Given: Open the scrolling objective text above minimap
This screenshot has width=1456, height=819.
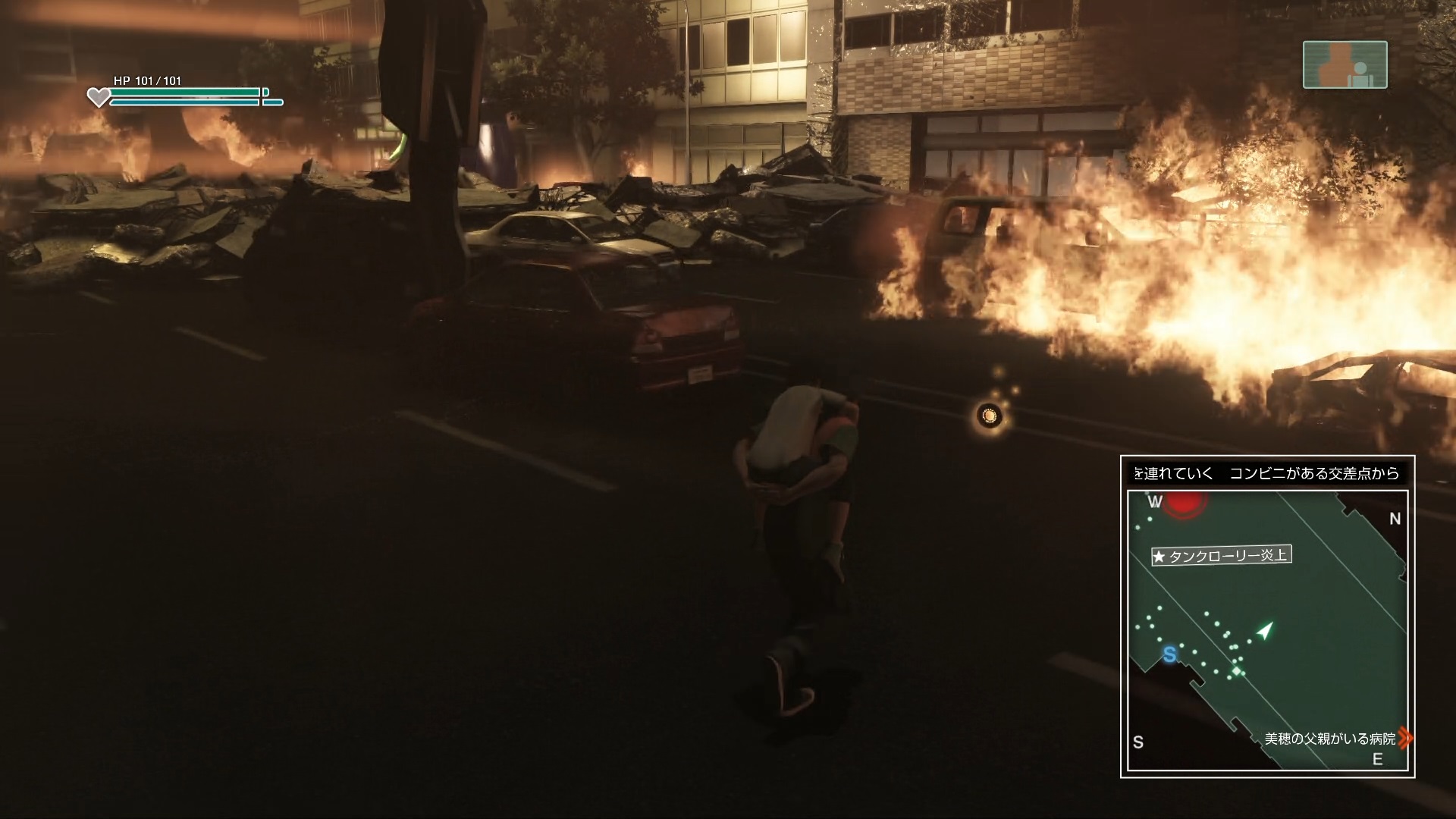Looking at the screenshot, I should tap(1267, 473).
